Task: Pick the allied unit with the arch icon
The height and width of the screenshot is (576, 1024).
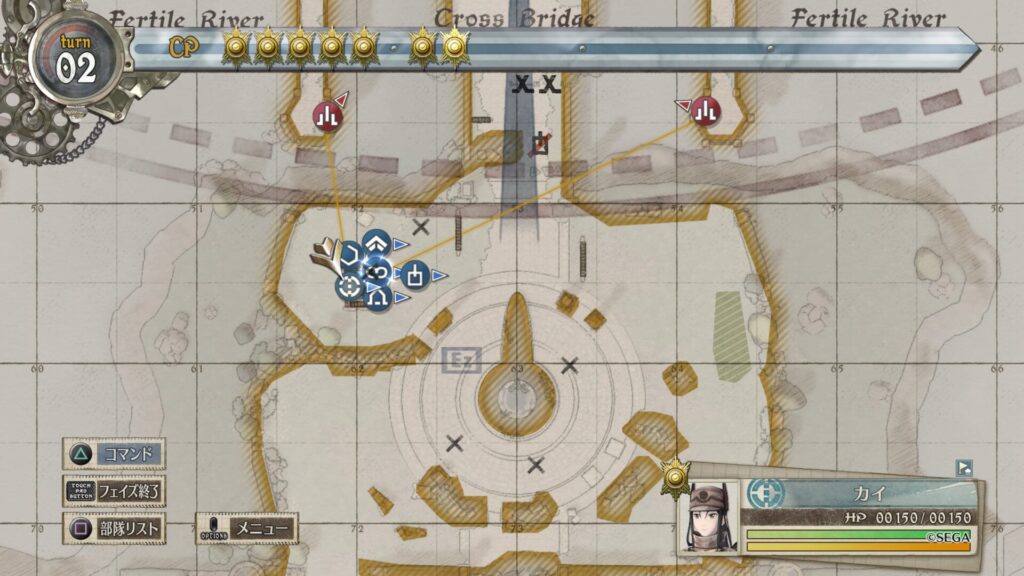Action: [x=378, y=297]
